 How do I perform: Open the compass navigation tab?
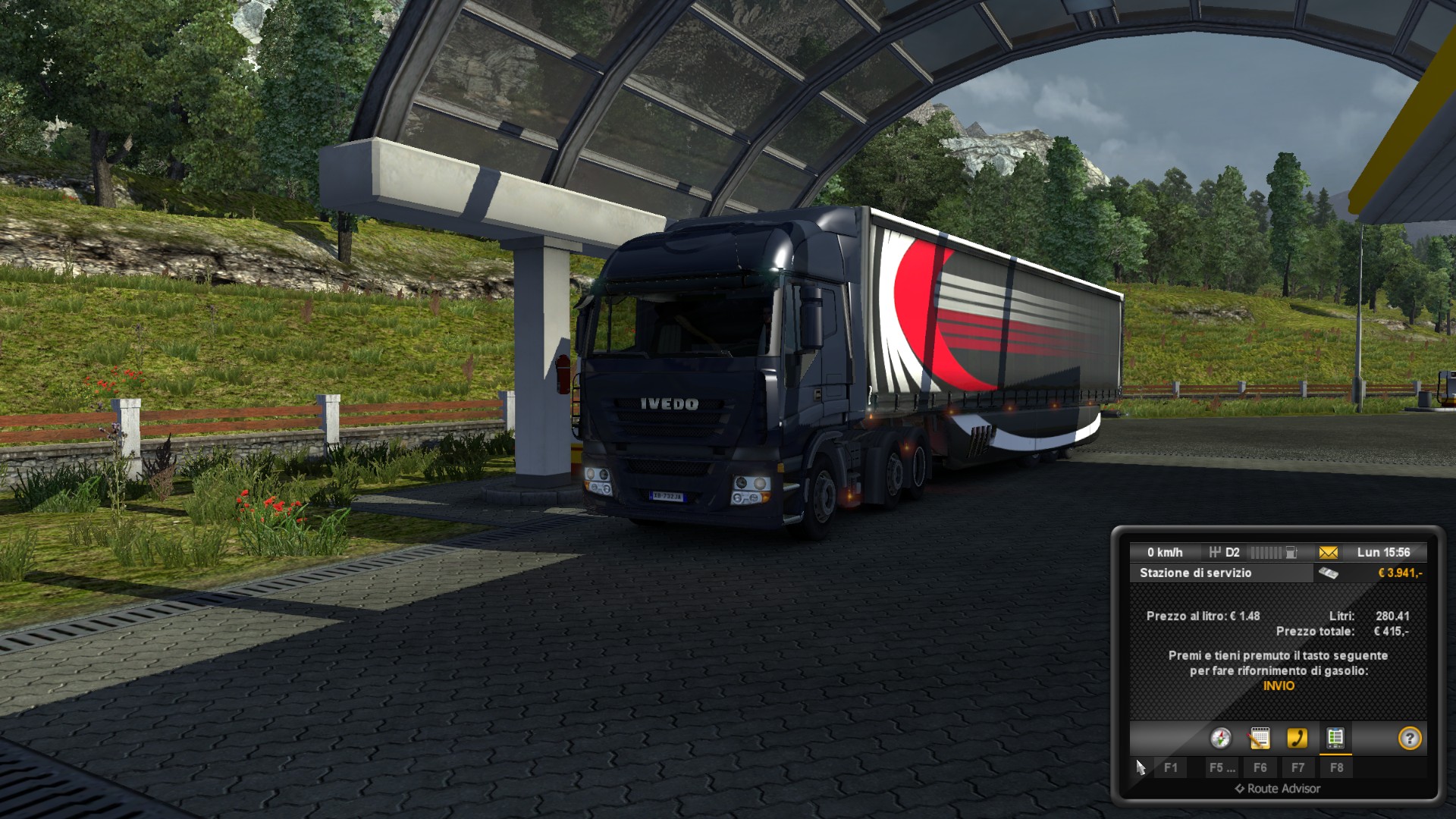1220,738
